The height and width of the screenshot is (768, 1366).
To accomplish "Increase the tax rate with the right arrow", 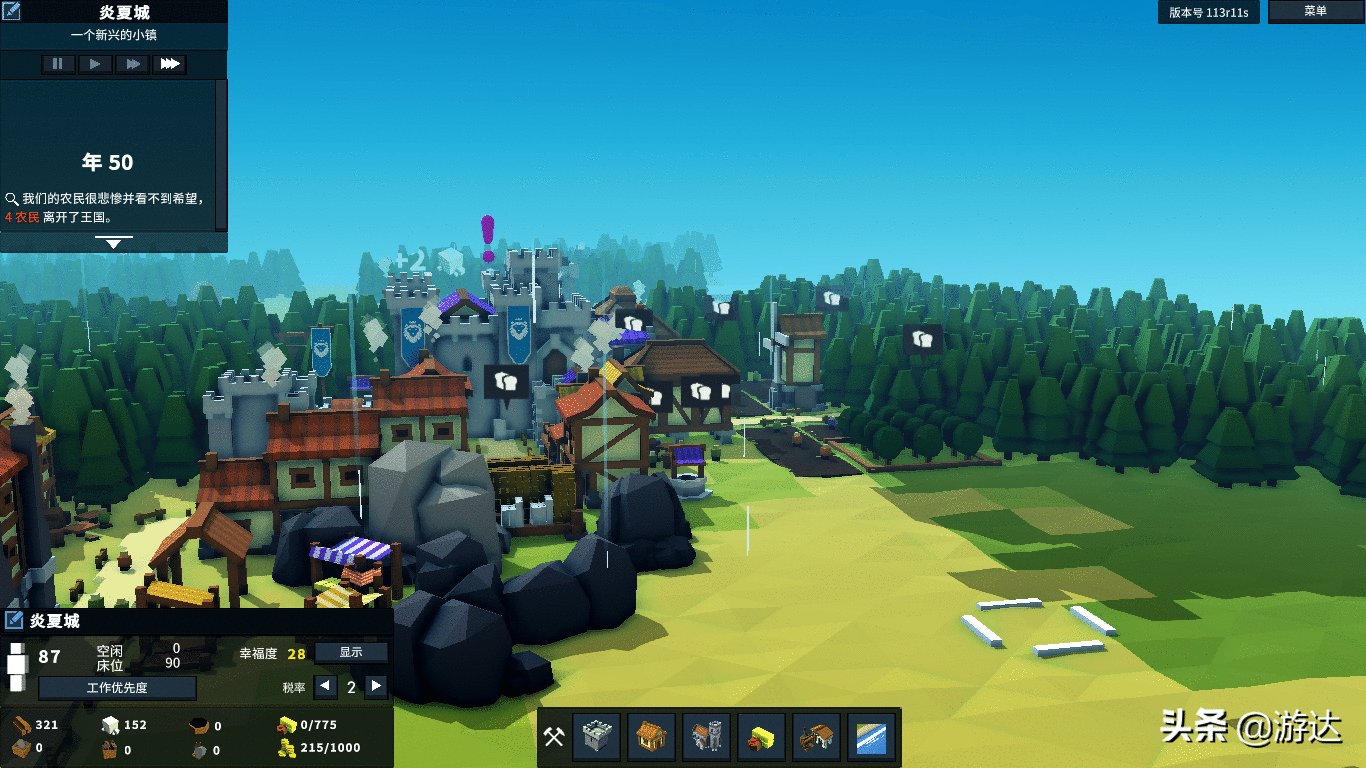I will tap(376, 687).
